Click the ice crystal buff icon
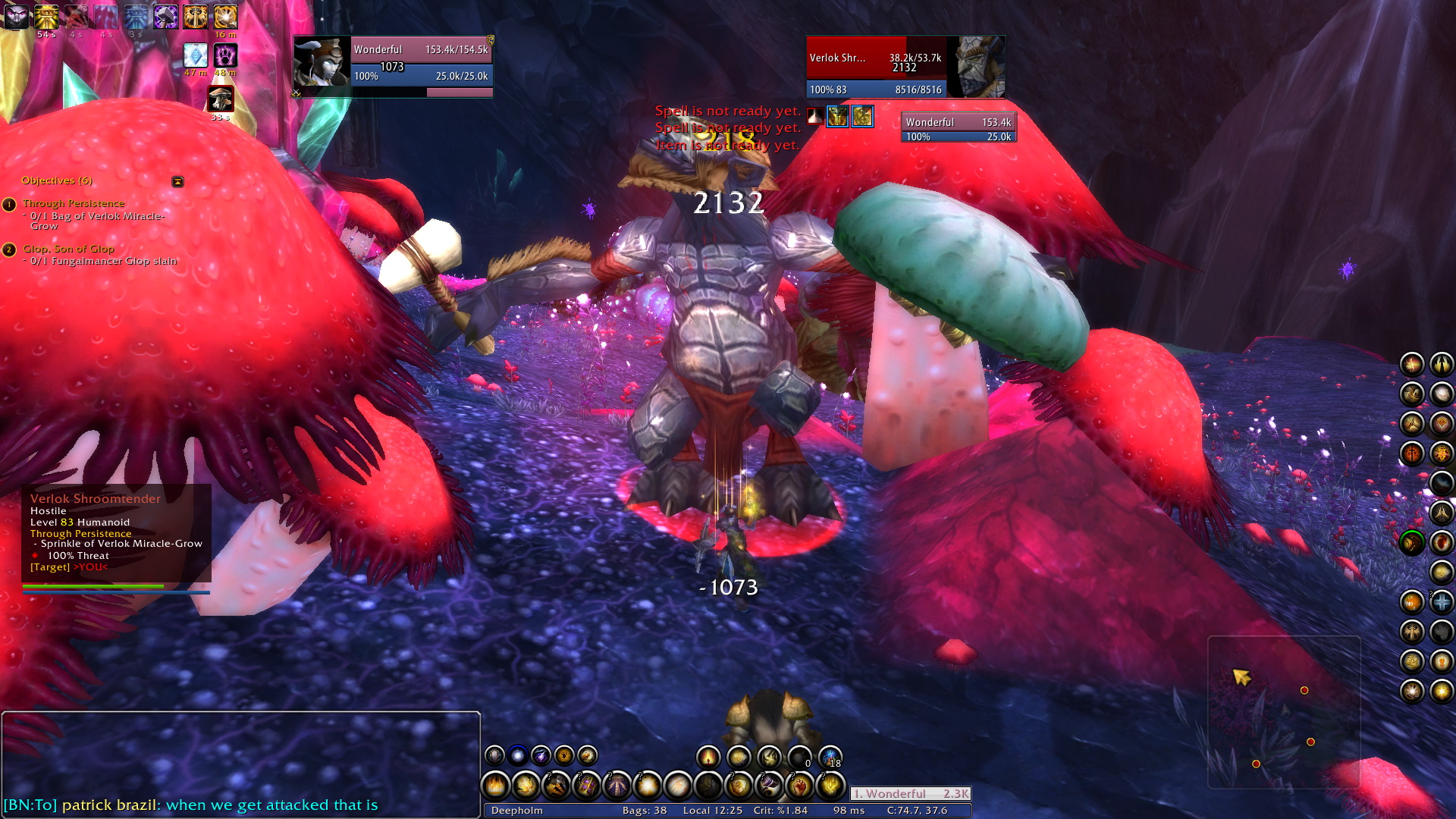1456x819 pixels. [196, 55]
